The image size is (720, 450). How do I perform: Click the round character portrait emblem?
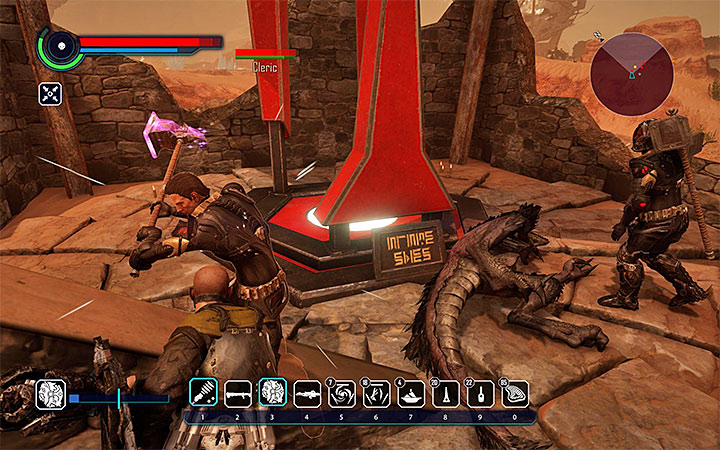coord(58,45)
